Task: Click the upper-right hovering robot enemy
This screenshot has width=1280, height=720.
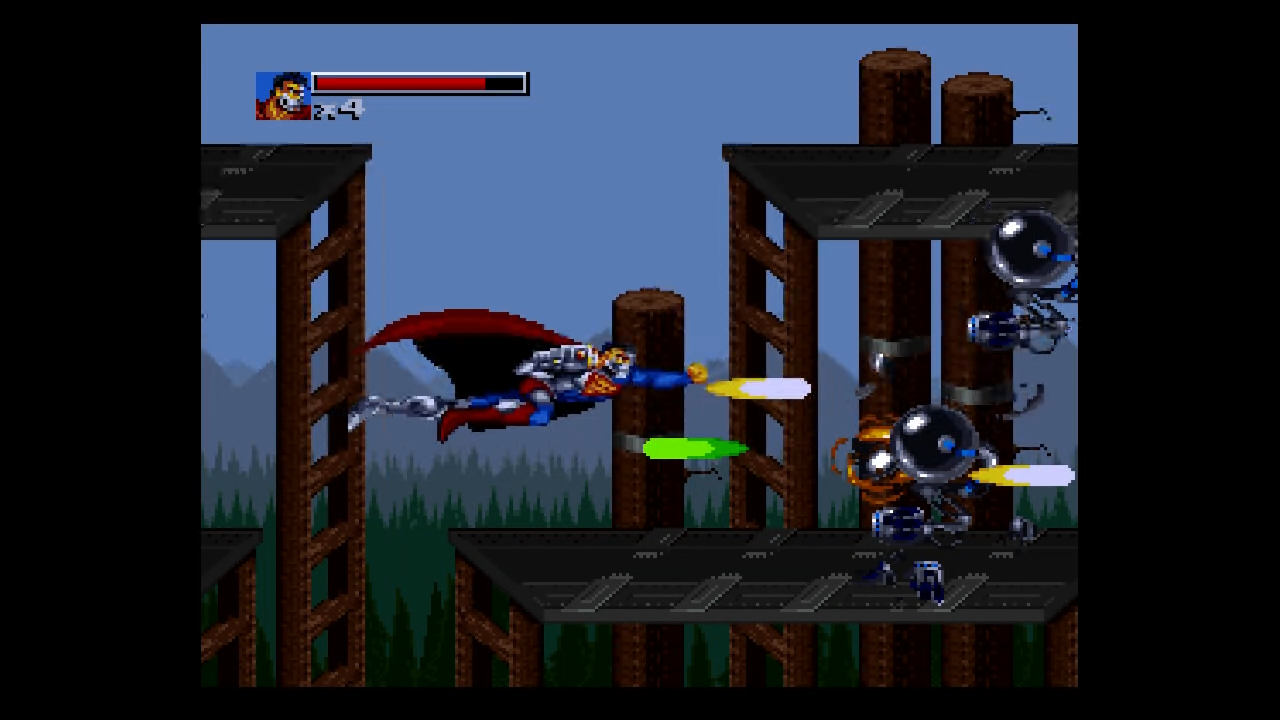Action: pyautogui.click(x=1030, y=250)
